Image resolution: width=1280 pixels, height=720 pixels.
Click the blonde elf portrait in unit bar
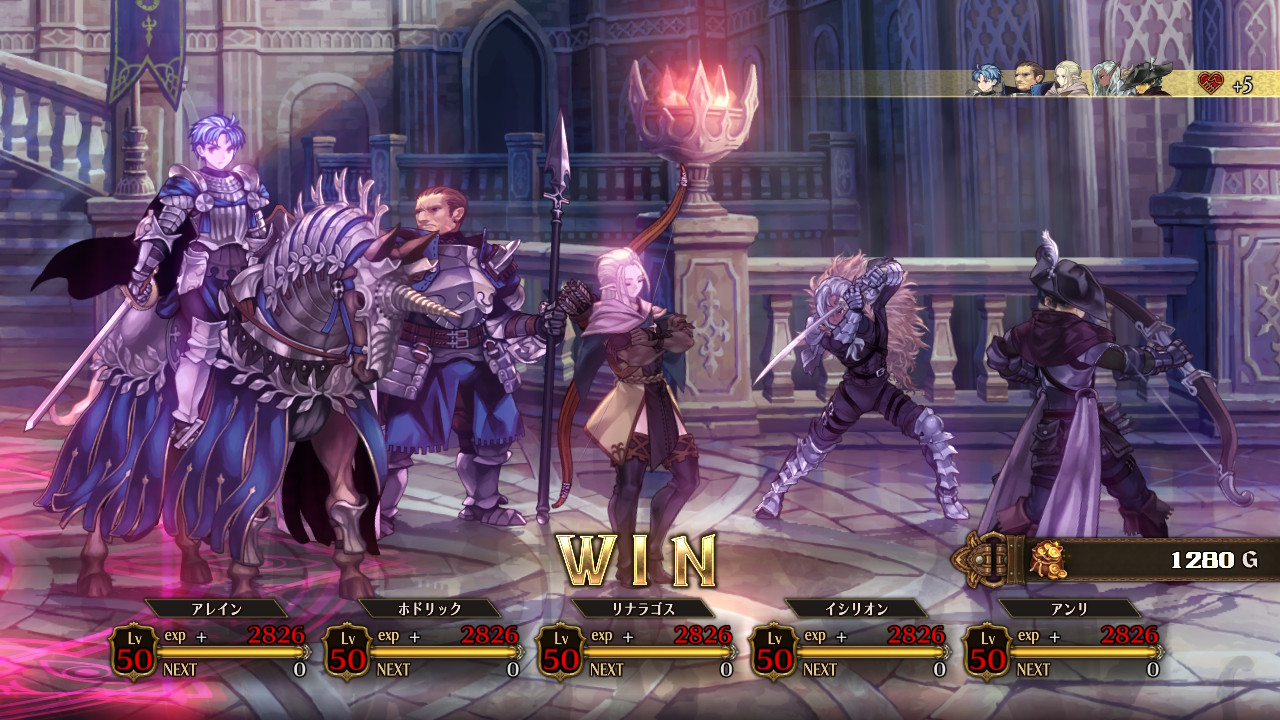pyautogui.click(x=1067, y=80)
